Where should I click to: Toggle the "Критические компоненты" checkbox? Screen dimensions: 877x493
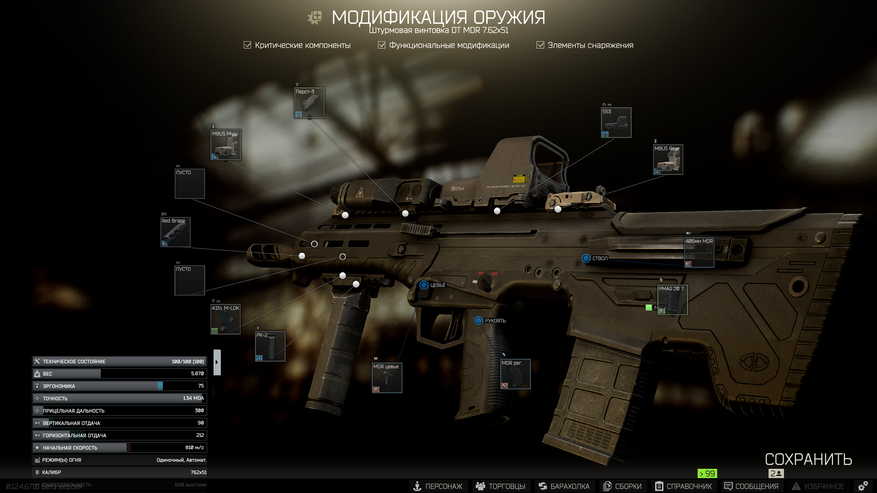click(x=248, y=45)
